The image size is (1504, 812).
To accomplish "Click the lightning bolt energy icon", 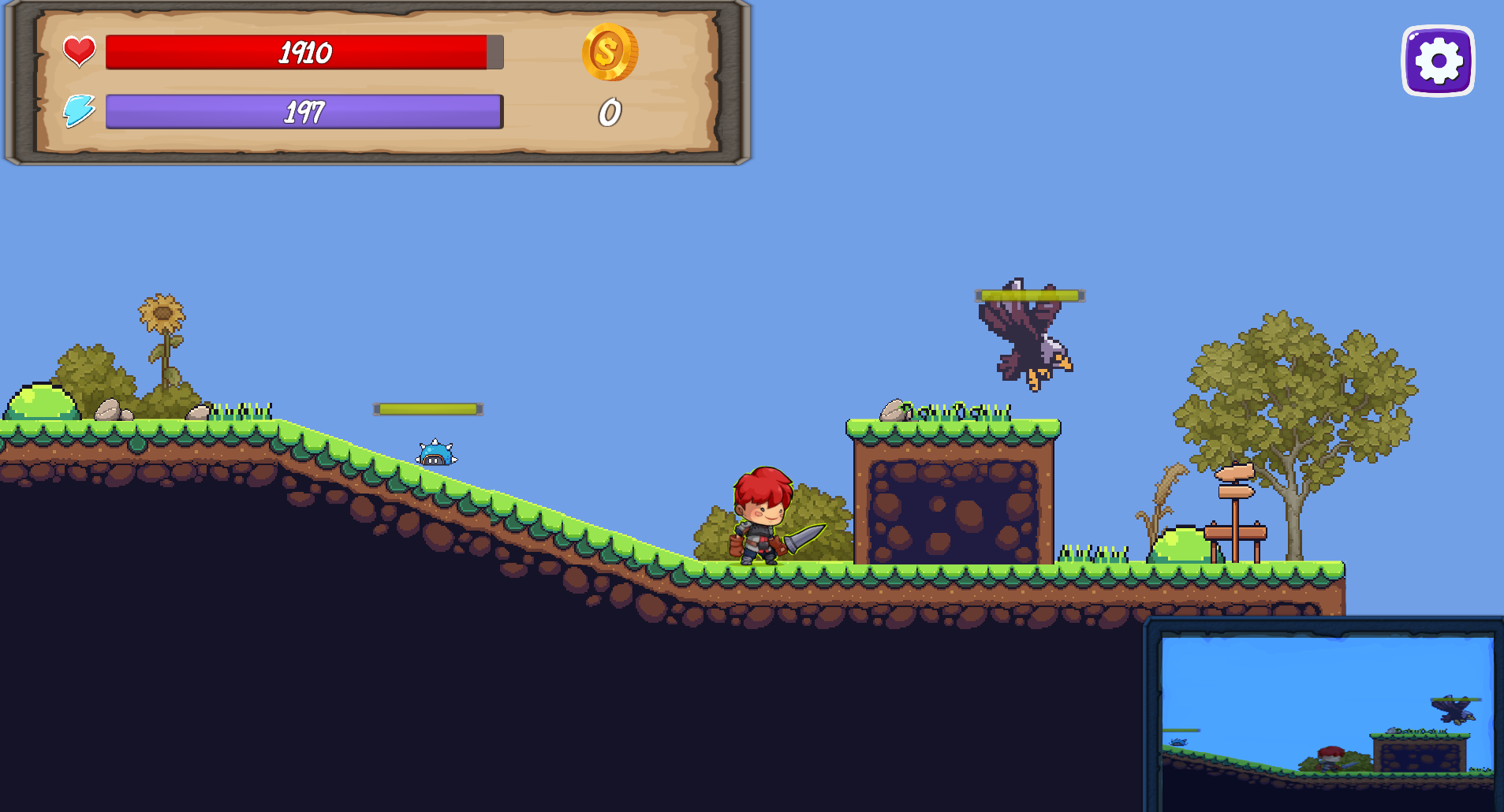I will (x=79, y=110).
